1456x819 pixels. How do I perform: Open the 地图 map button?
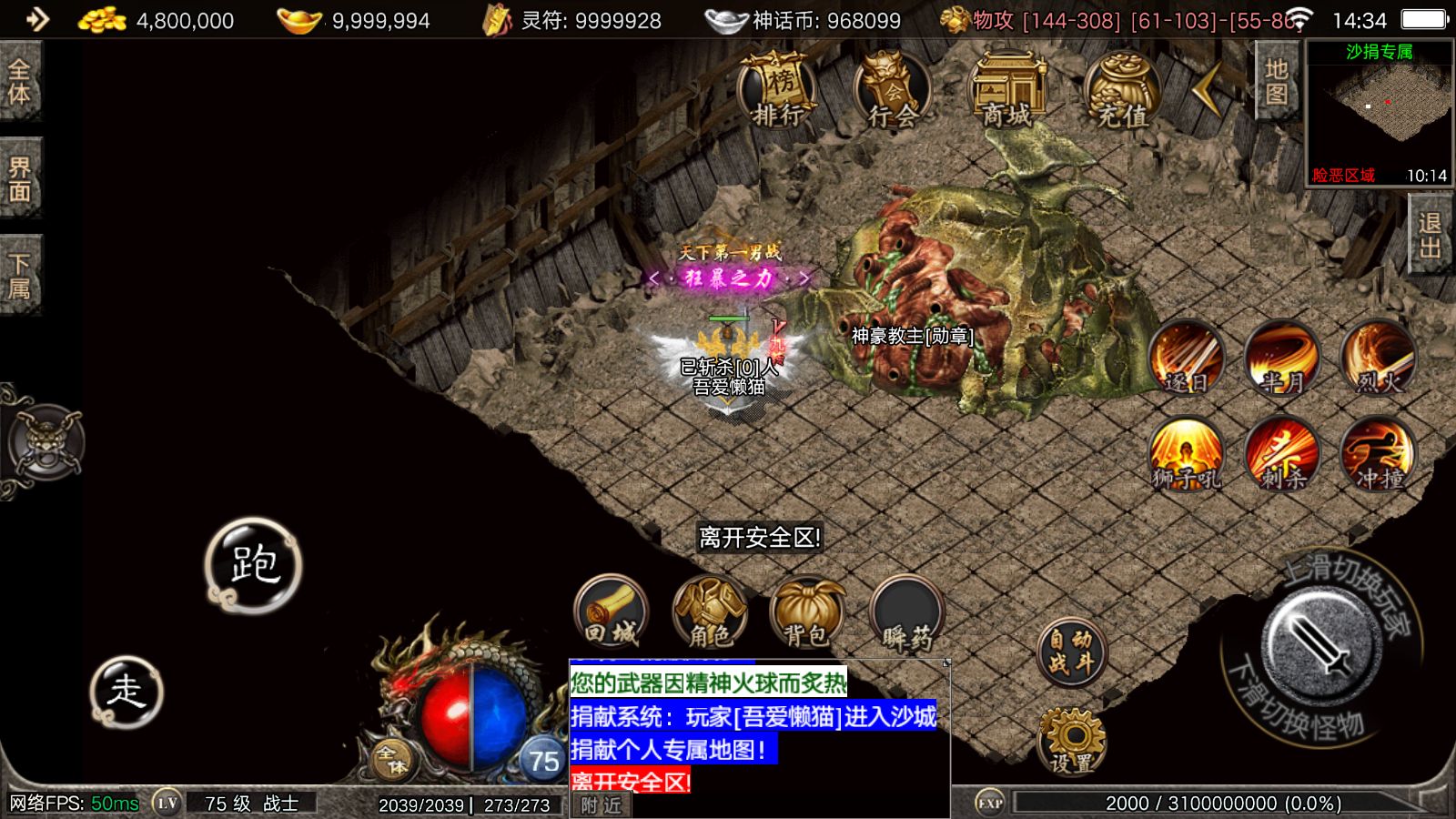point(1276,82)
